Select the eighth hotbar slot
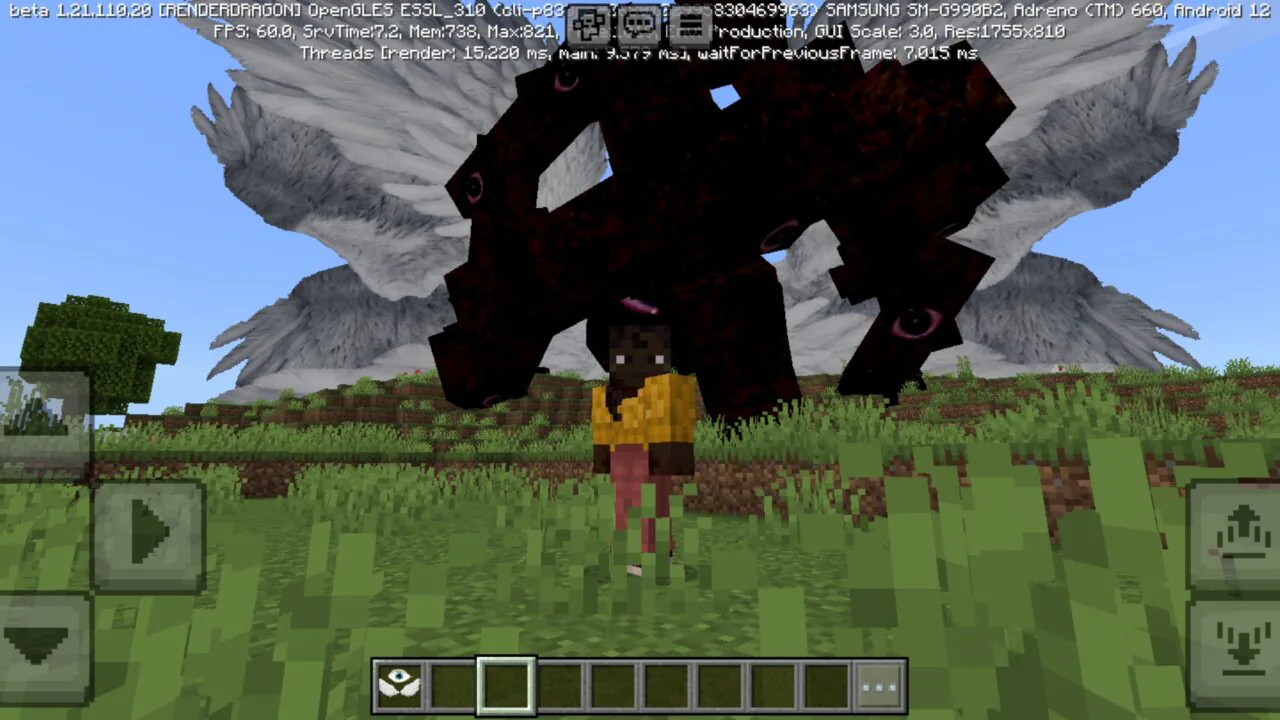 pos(772,686)
